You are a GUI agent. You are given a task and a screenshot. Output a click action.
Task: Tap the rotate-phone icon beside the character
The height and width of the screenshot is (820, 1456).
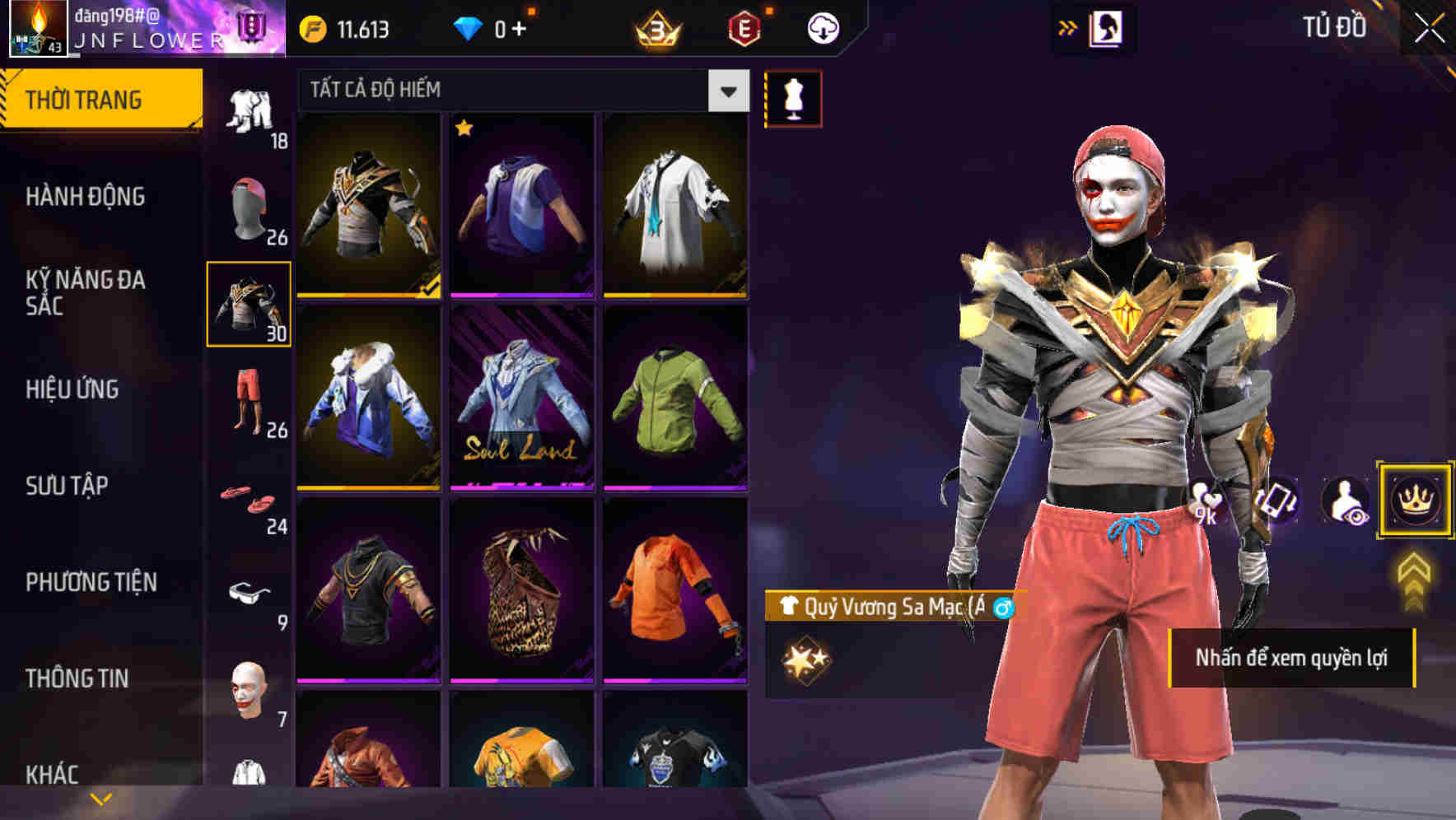(1277, 500)
